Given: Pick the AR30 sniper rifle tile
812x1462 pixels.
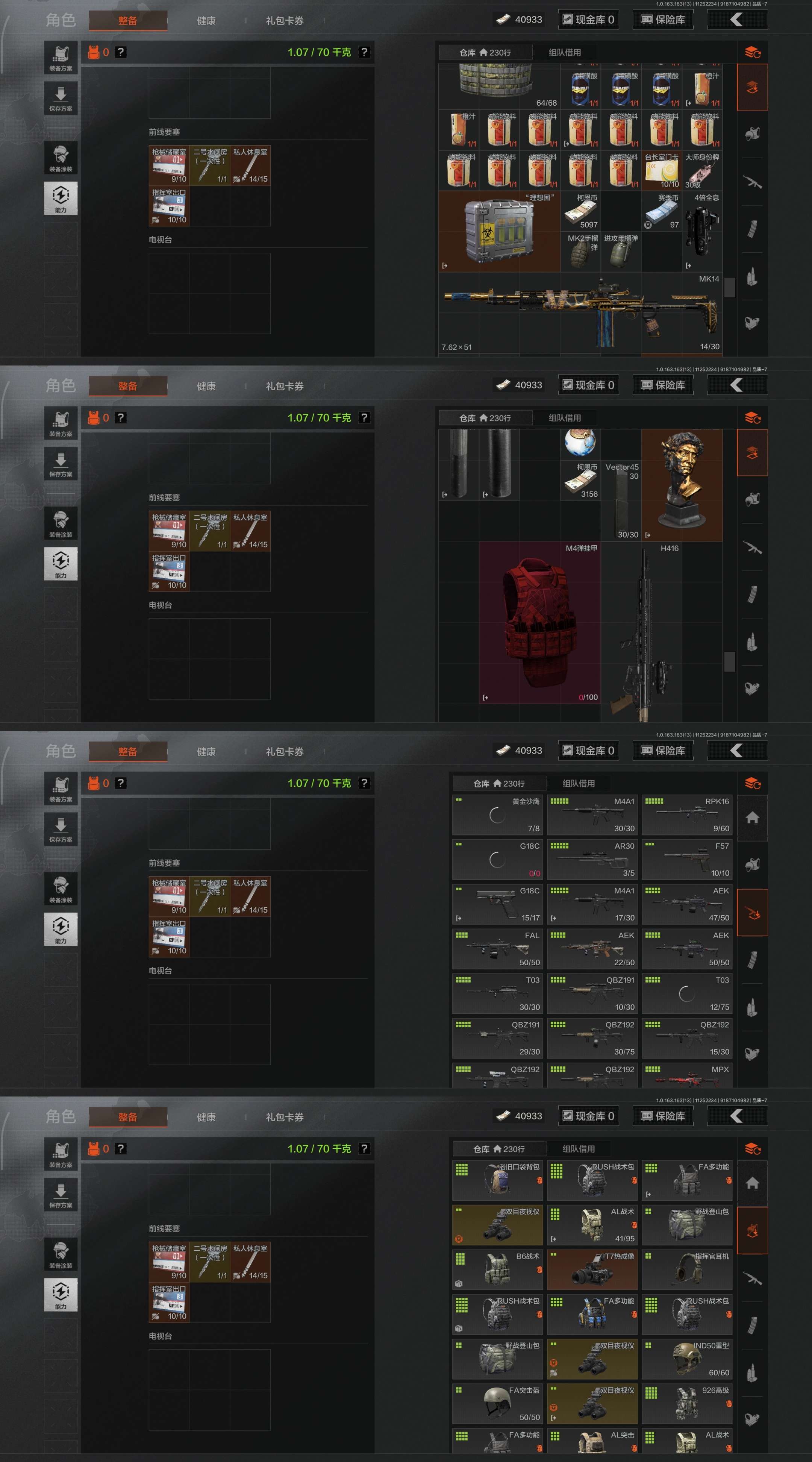Looking at the screenshot, I should (592, 859).
